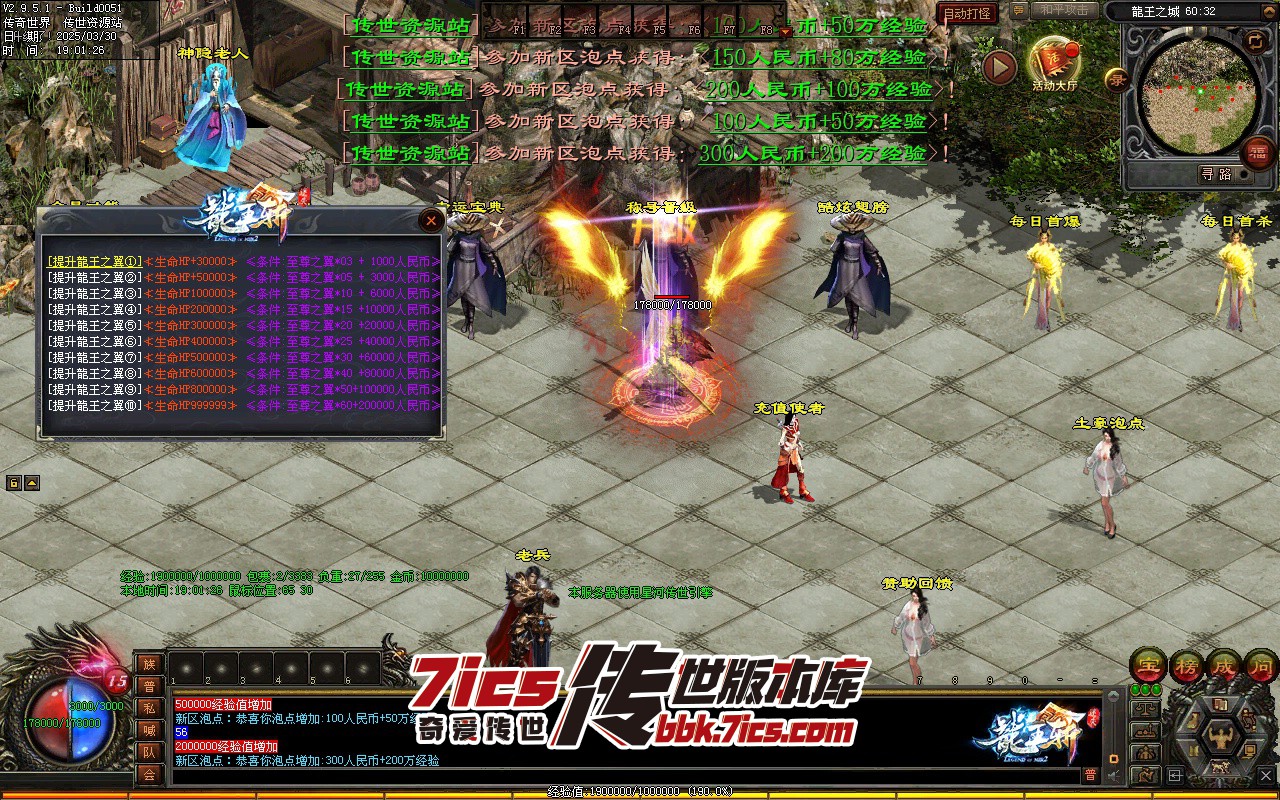Open character panel with flexing figure icon
Image resolution: width=1280 pixels, height=800 pixels.
pos(1220,737)
